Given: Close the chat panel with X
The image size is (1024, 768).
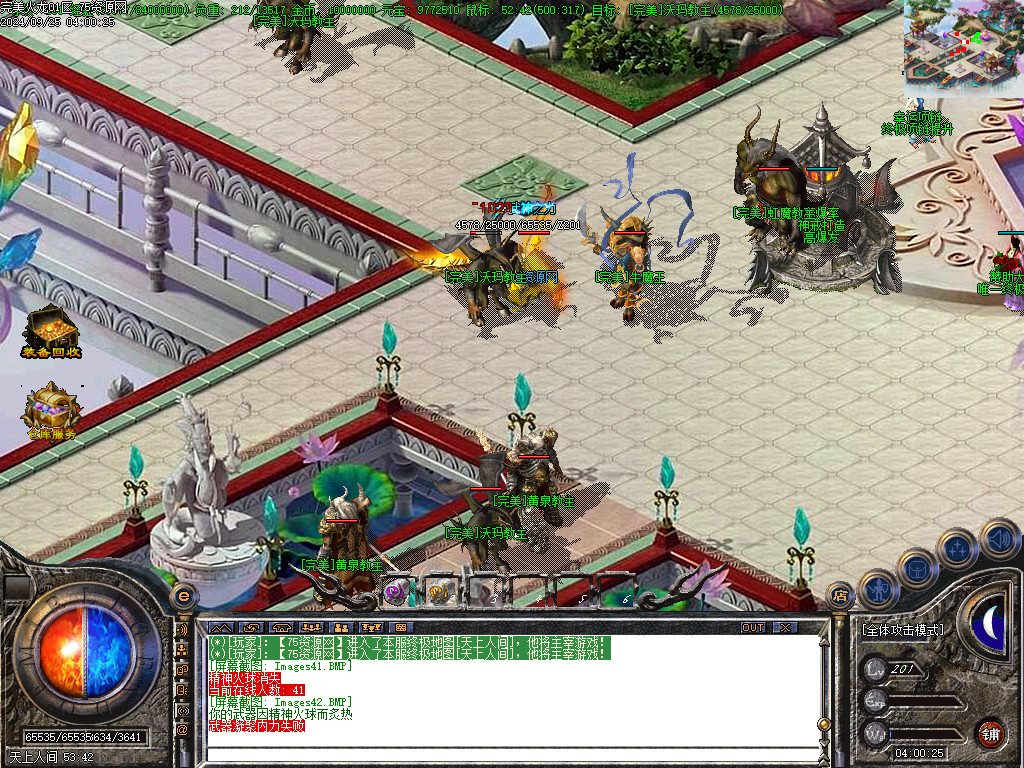Looking at the screenshot, I should [786, 627].
